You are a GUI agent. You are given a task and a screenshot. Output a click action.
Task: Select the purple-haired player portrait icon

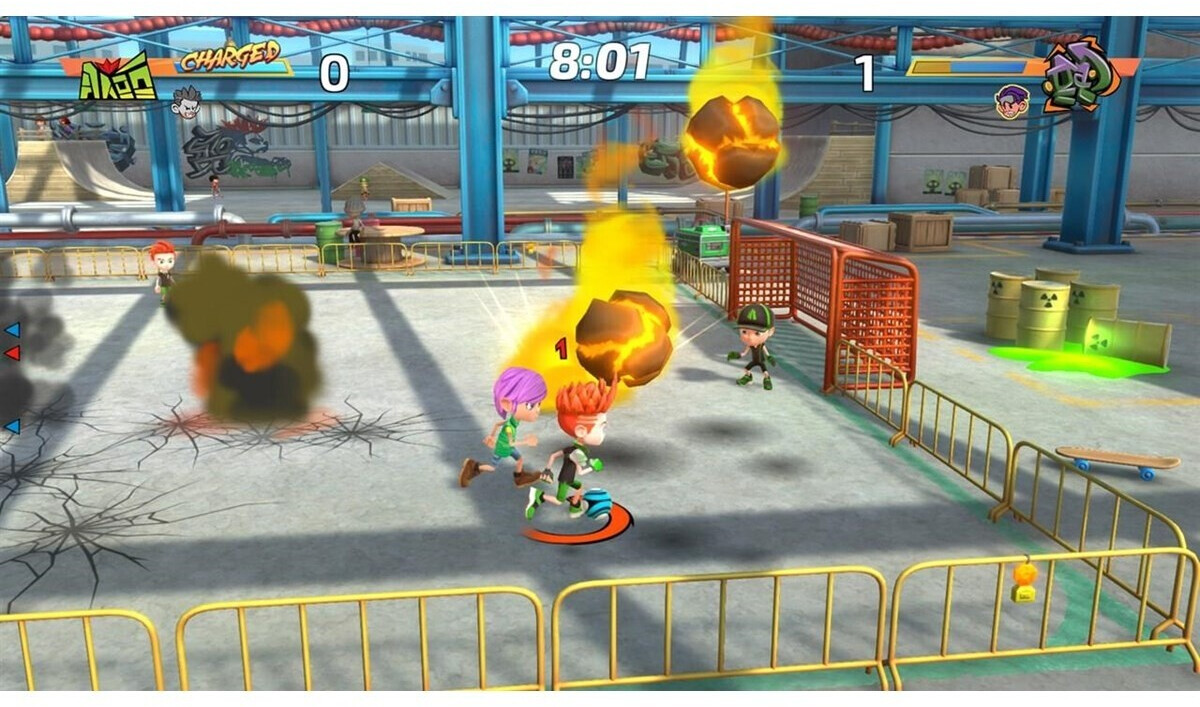(1011, 101)
